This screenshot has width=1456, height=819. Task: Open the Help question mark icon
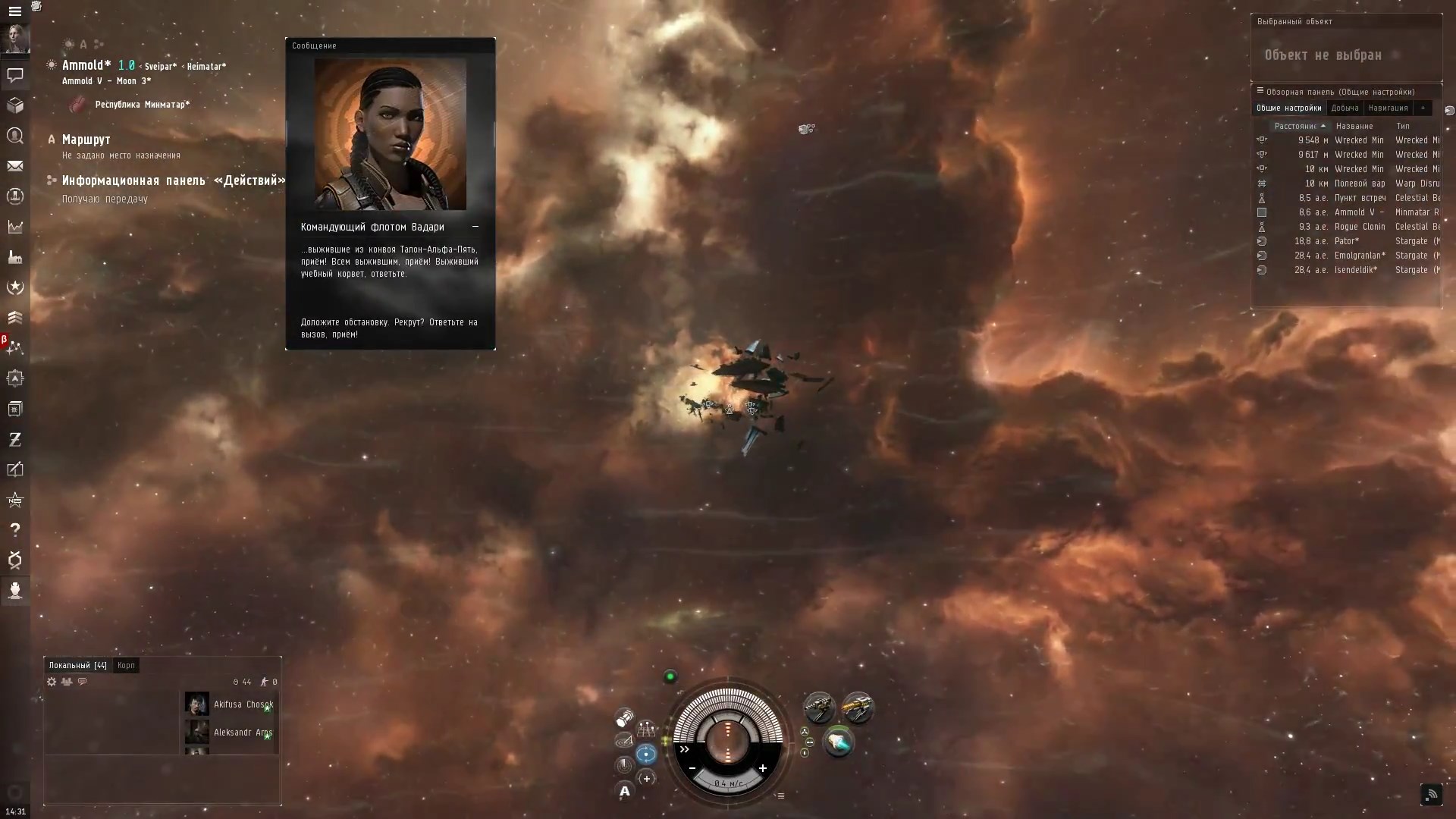tap(15, 530)
